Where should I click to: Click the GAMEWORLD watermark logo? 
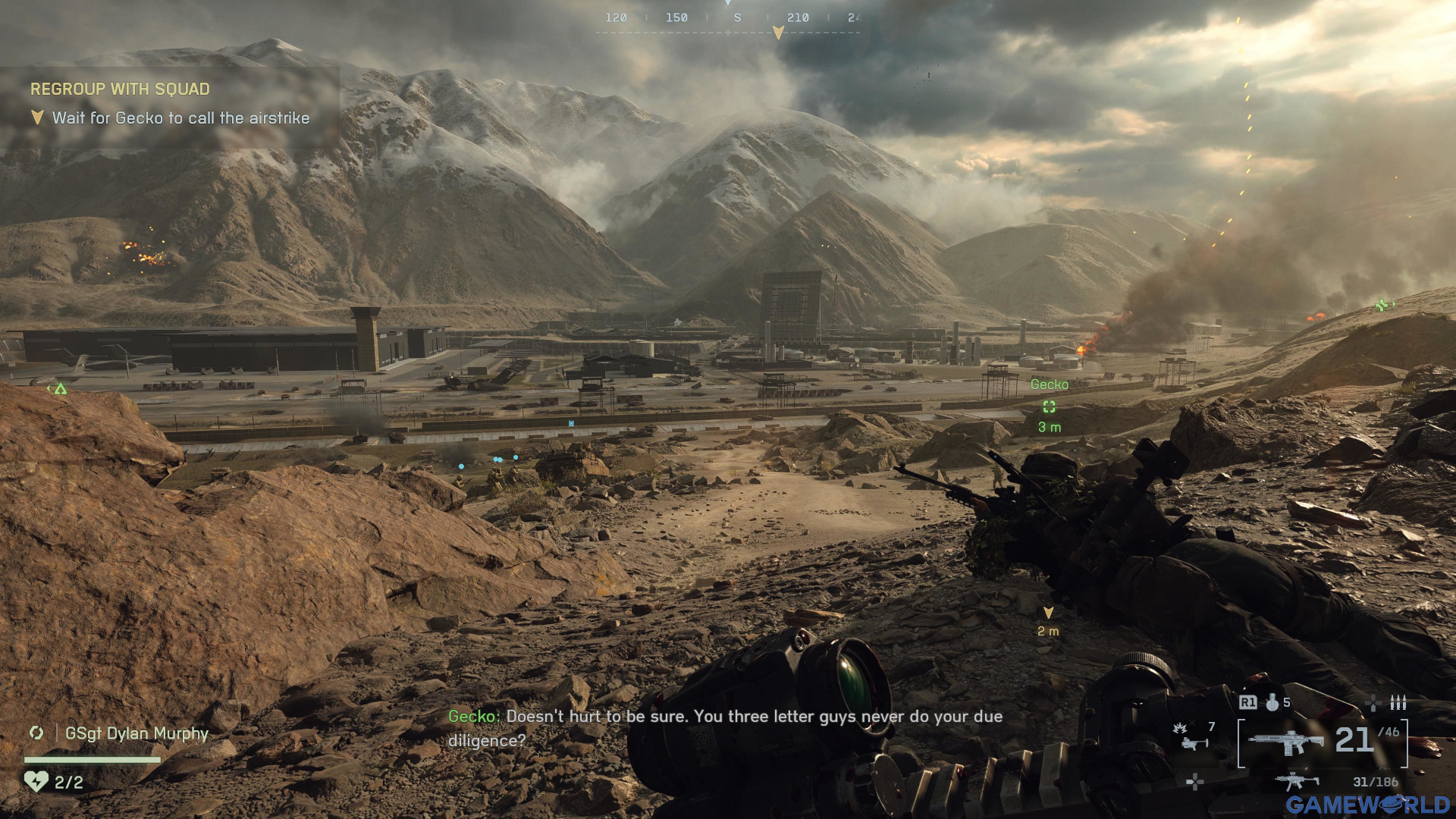tap(1367, 805)
